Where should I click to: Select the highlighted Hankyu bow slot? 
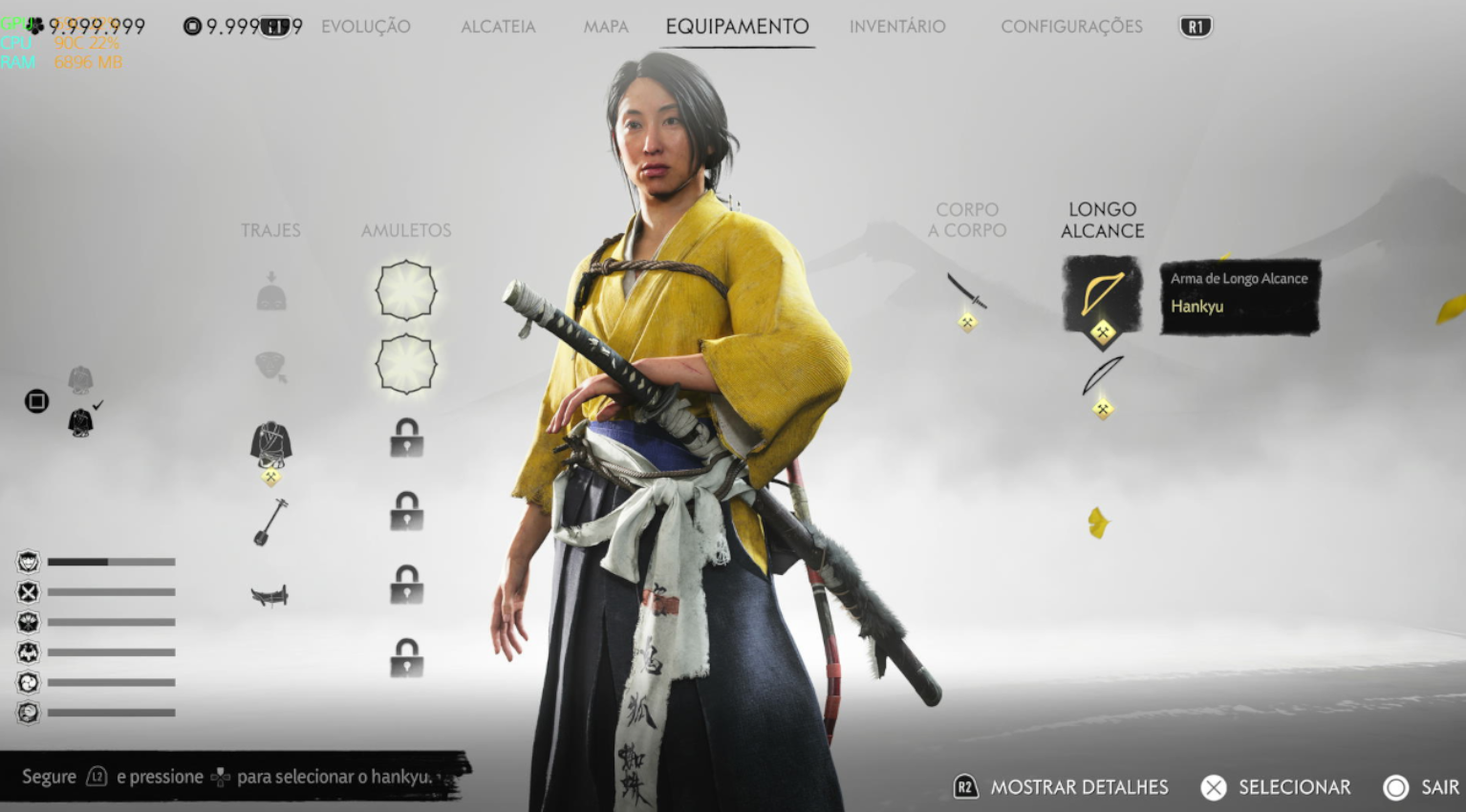pyautogui.click(x=1102, y=293)
